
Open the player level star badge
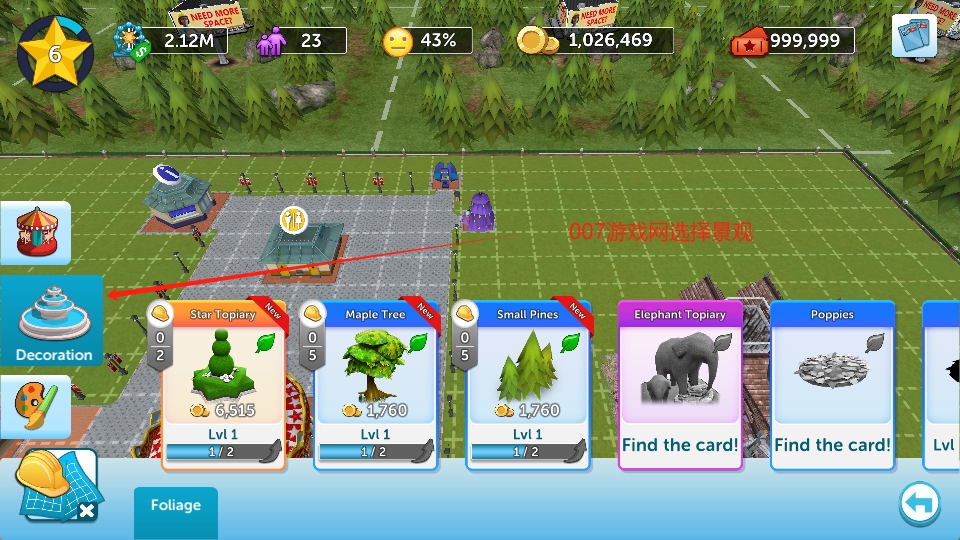(55, 52)
